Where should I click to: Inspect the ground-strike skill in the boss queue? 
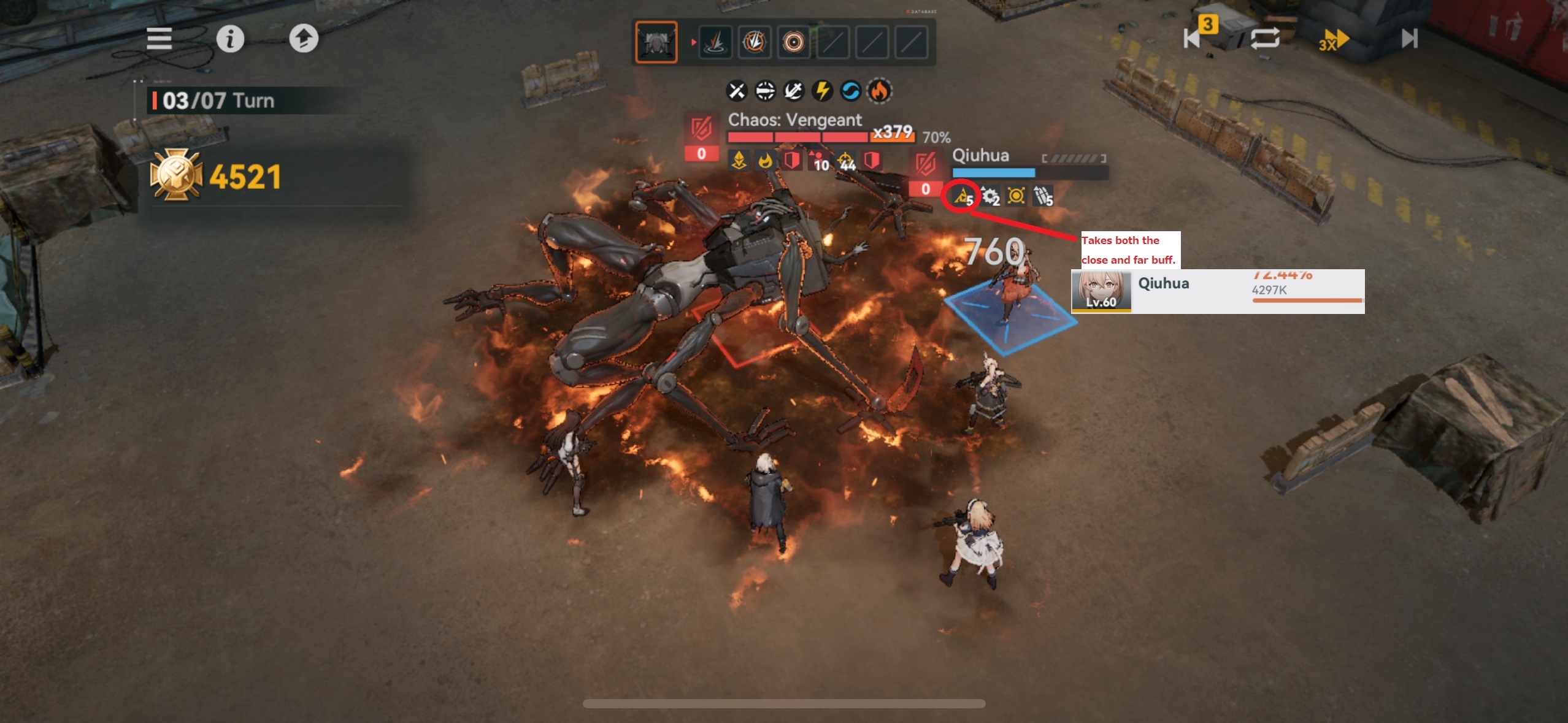pos(715,42)
